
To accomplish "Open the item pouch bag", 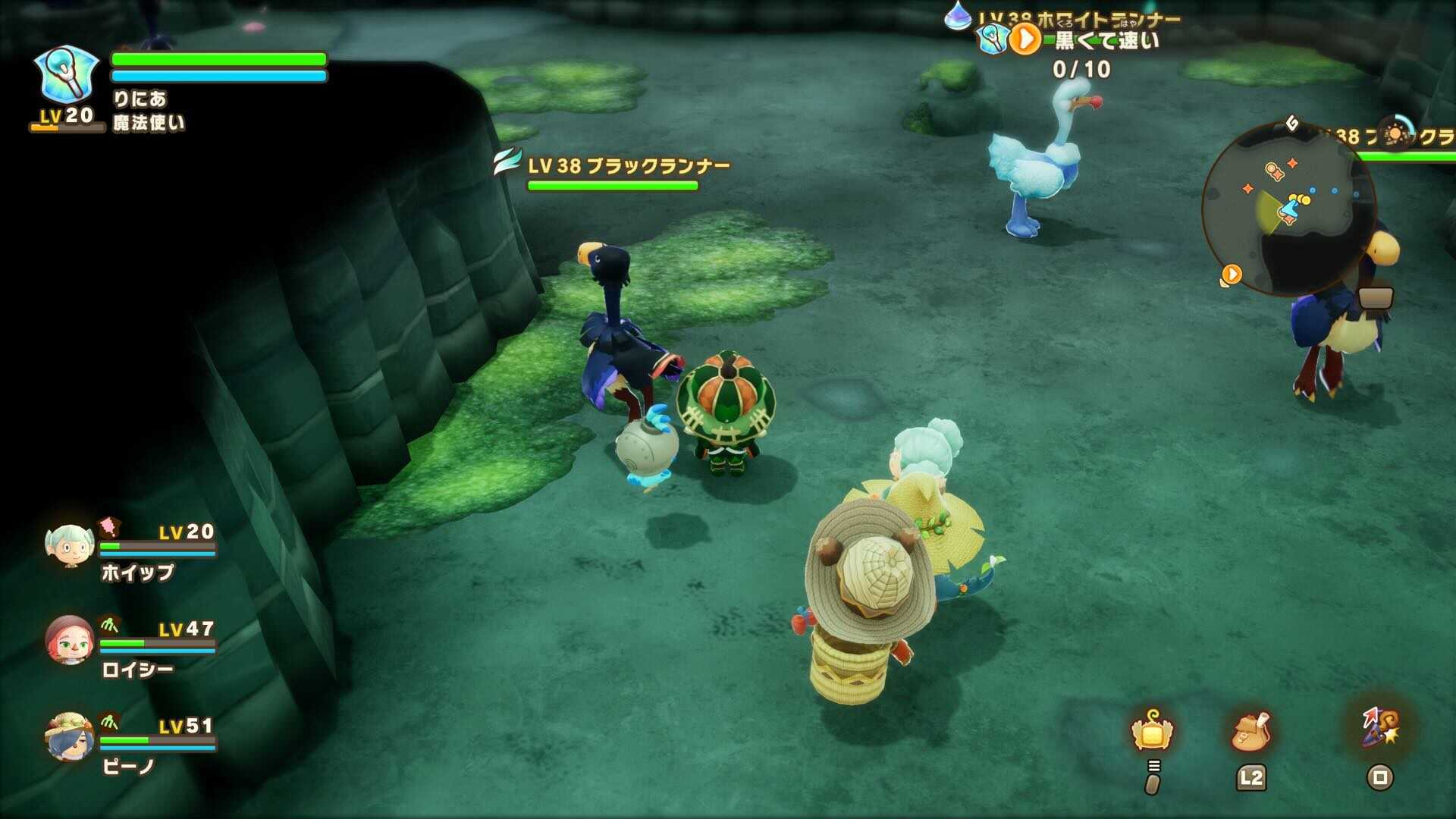I will (x=1251, y=731).
